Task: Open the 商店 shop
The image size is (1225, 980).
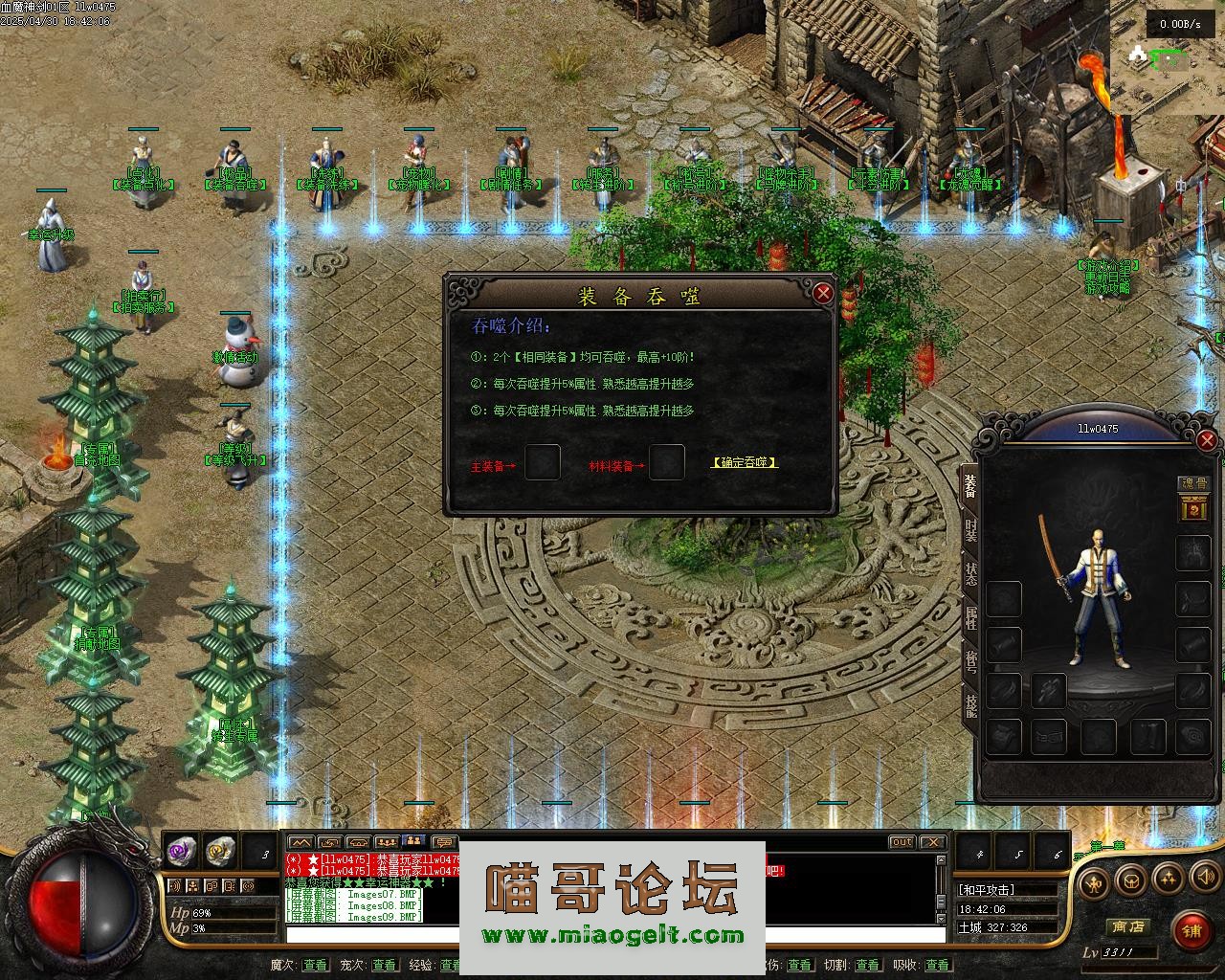Action: [1126, 926]
